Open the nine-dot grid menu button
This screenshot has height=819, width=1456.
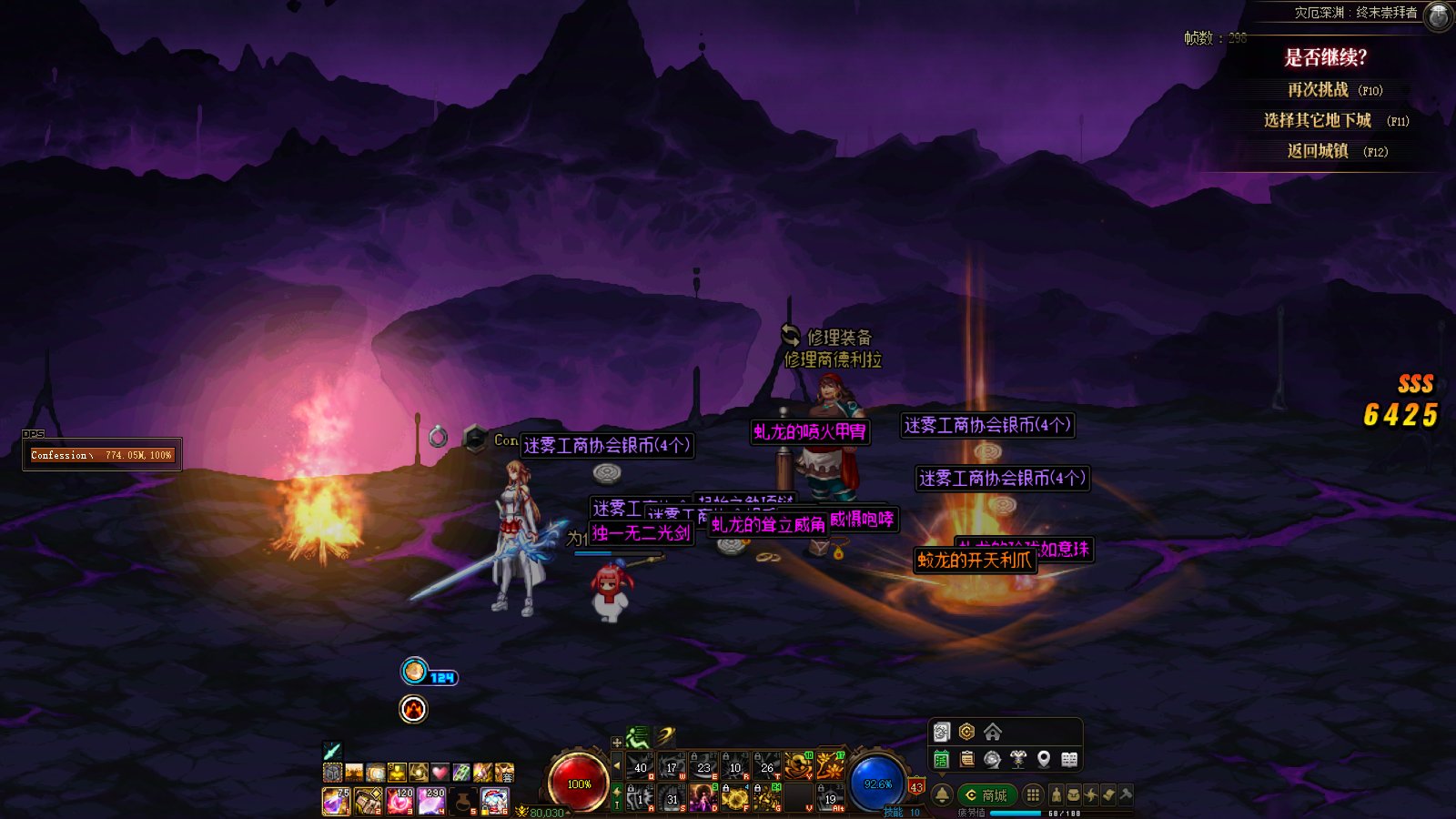click(1033, 795)
